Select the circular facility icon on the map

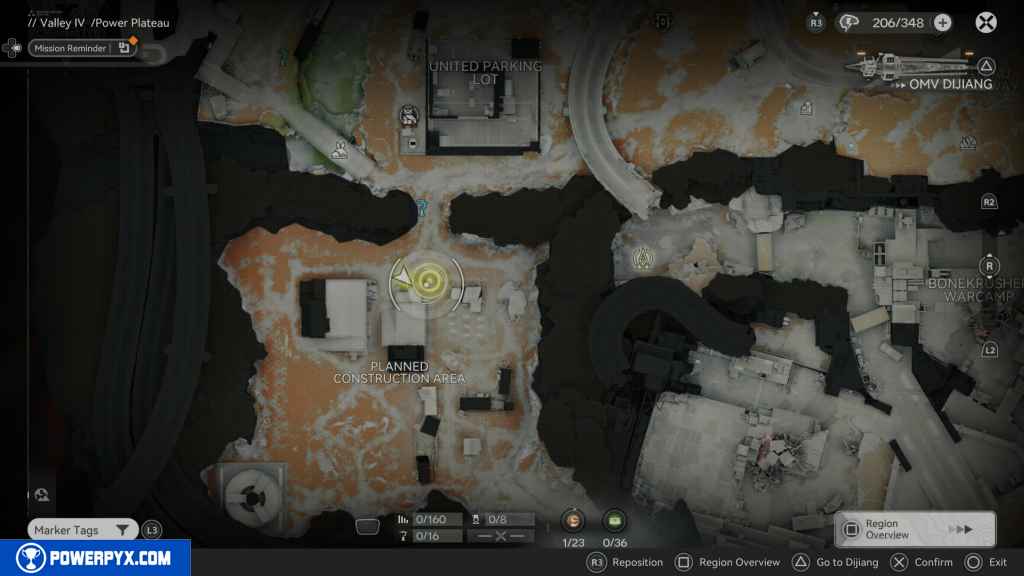pos(247,493)
